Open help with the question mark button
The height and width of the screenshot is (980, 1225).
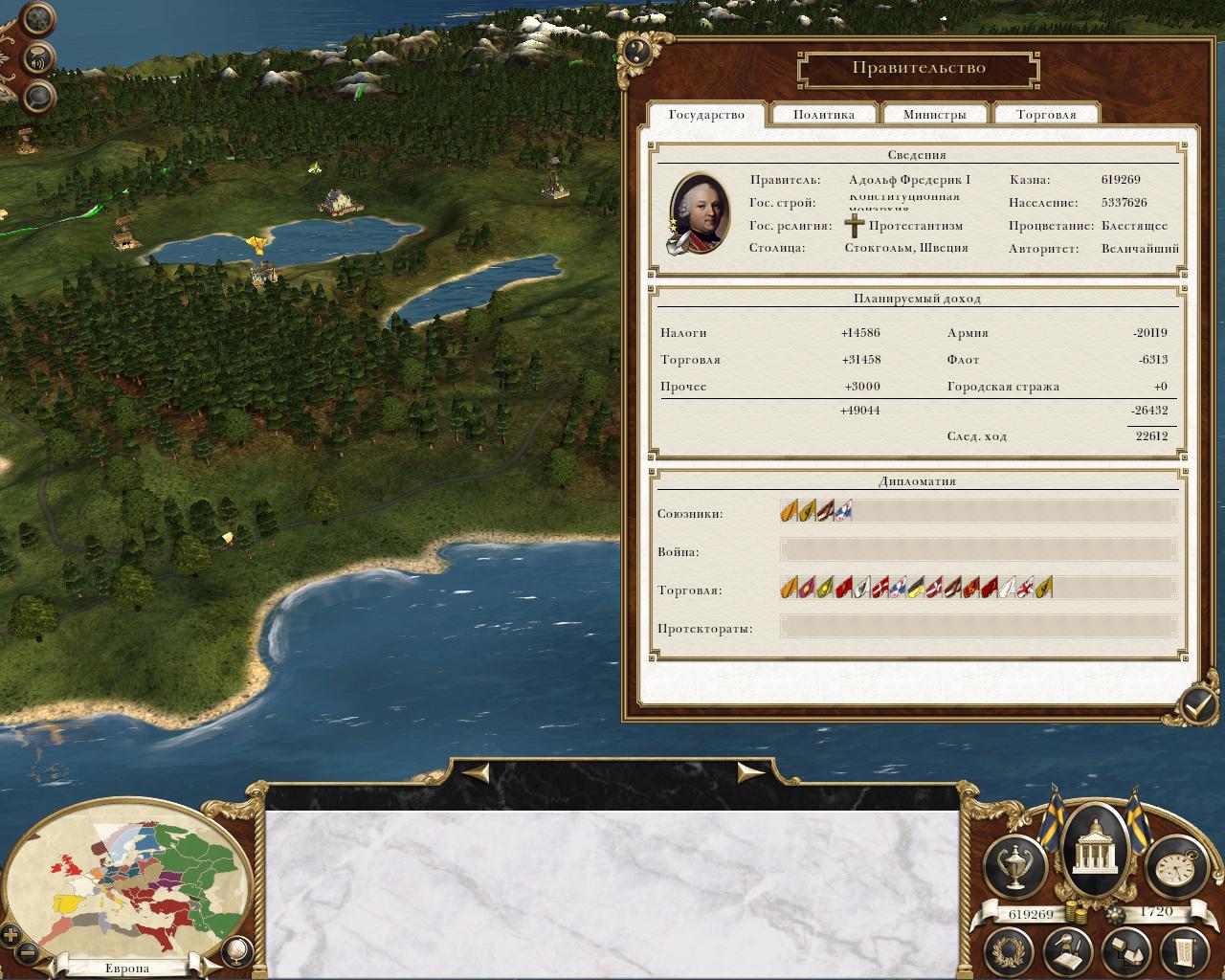(x=637, y=51)
